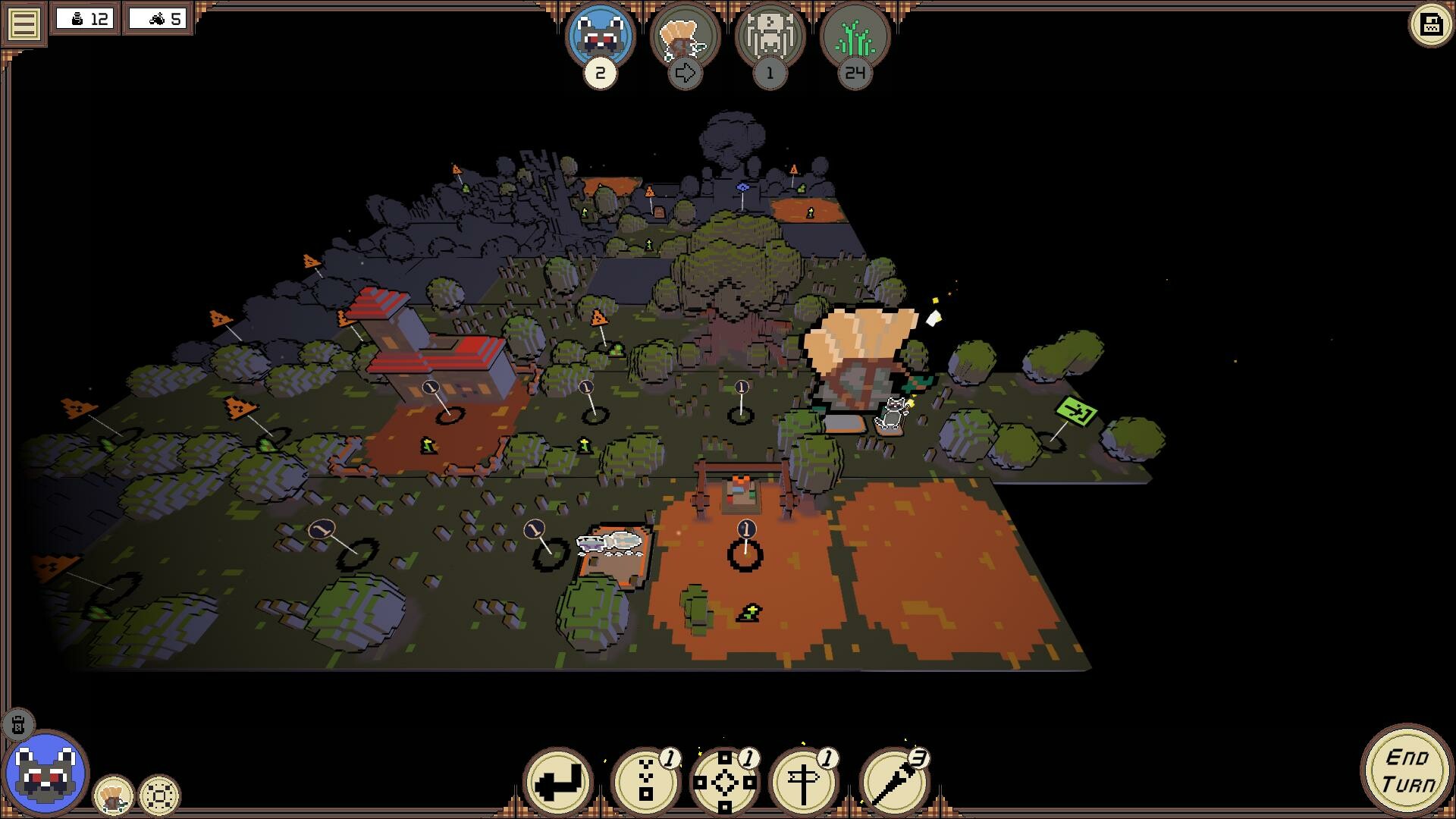Click the bomb resource counter showing 5

158,20
